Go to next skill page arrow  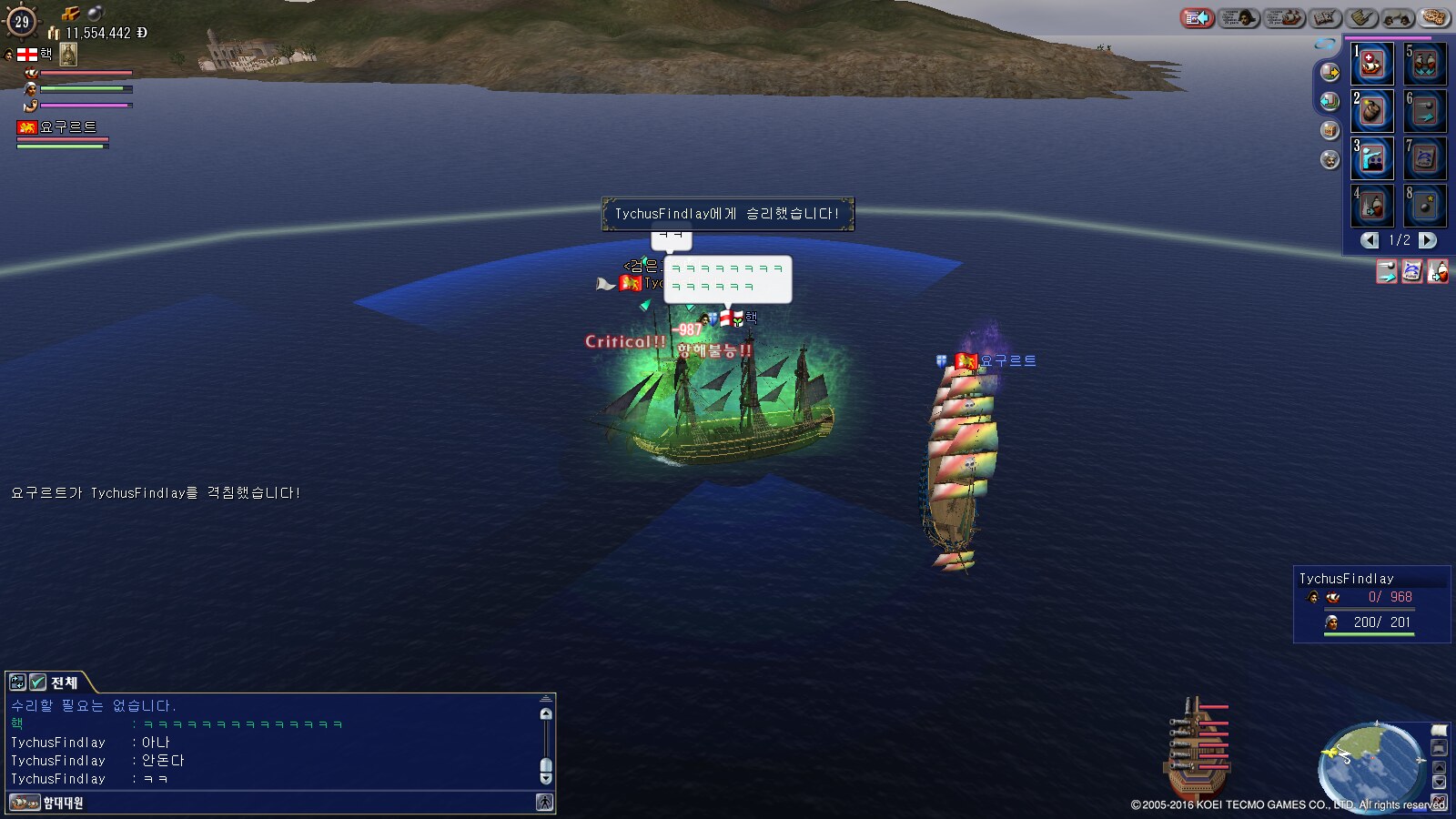1428,240
